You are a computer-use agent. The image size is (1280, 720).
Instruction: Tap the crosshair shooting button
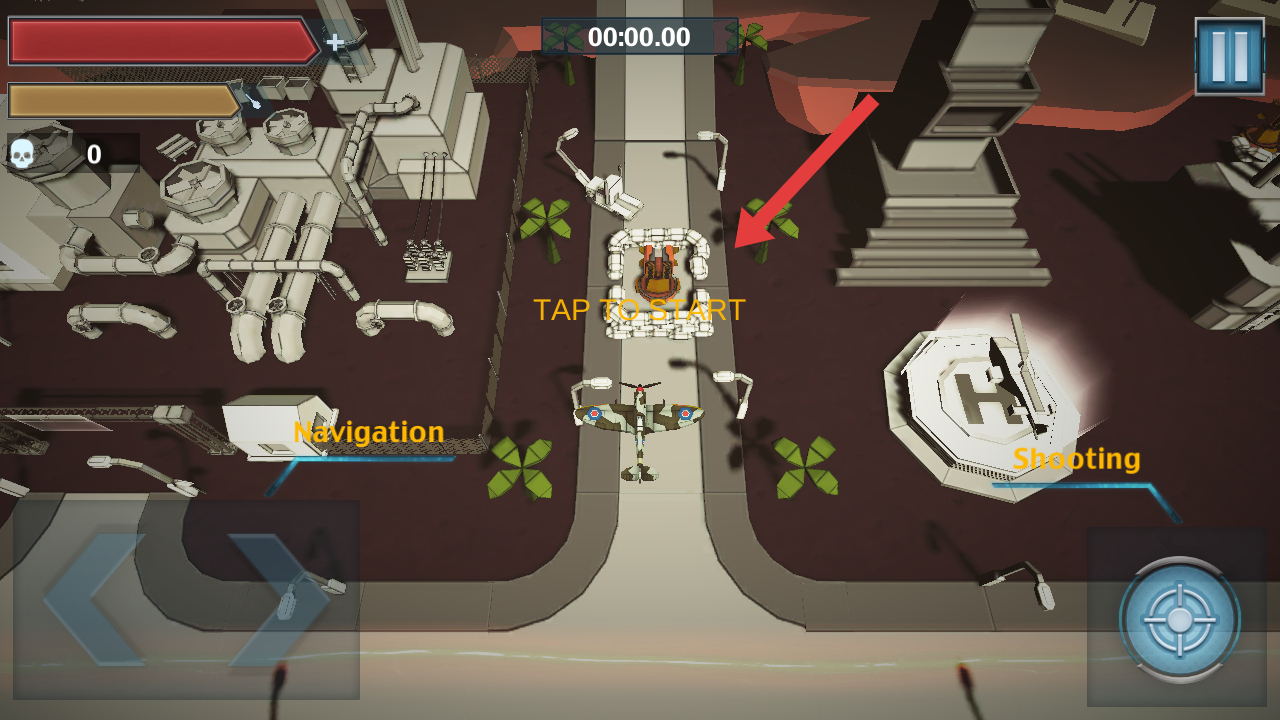click(x=1180, y=619)
